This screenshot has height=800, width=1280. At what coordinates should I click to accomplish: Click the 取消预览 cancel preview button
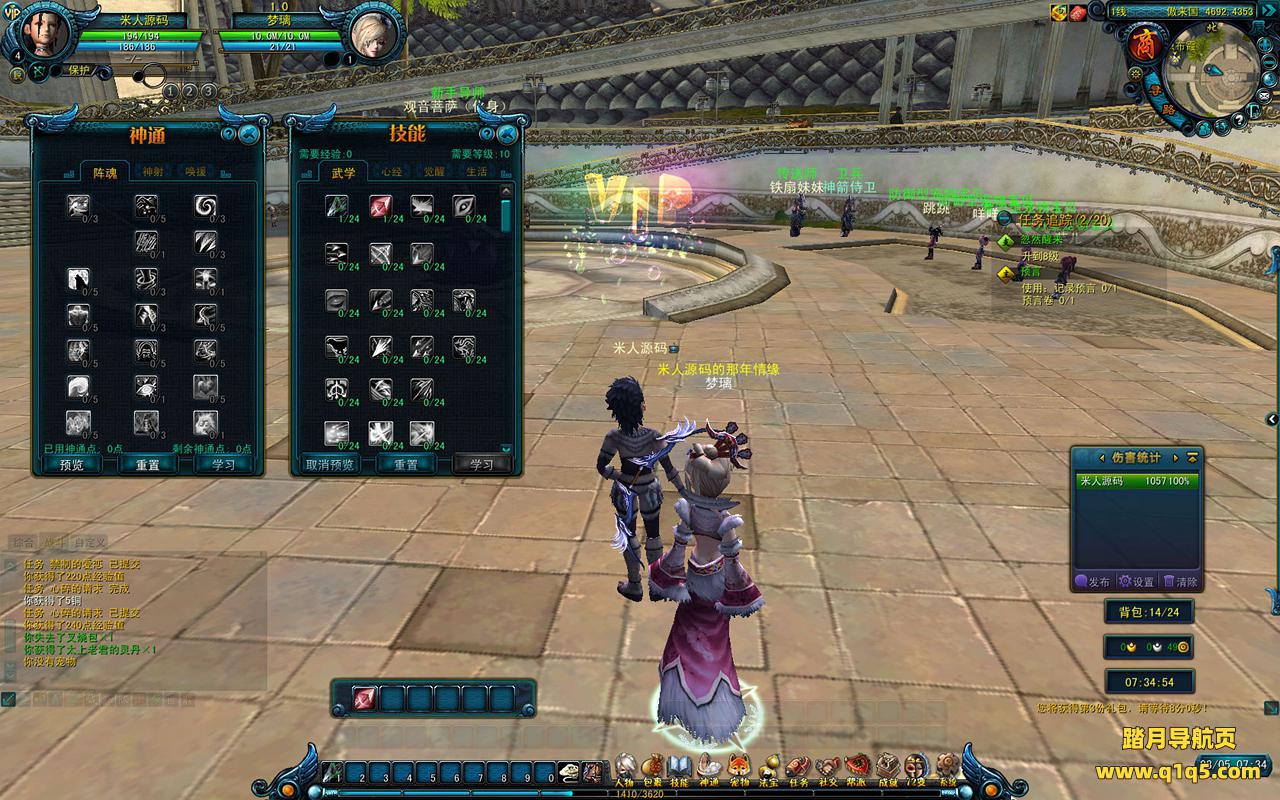[330, 465]
